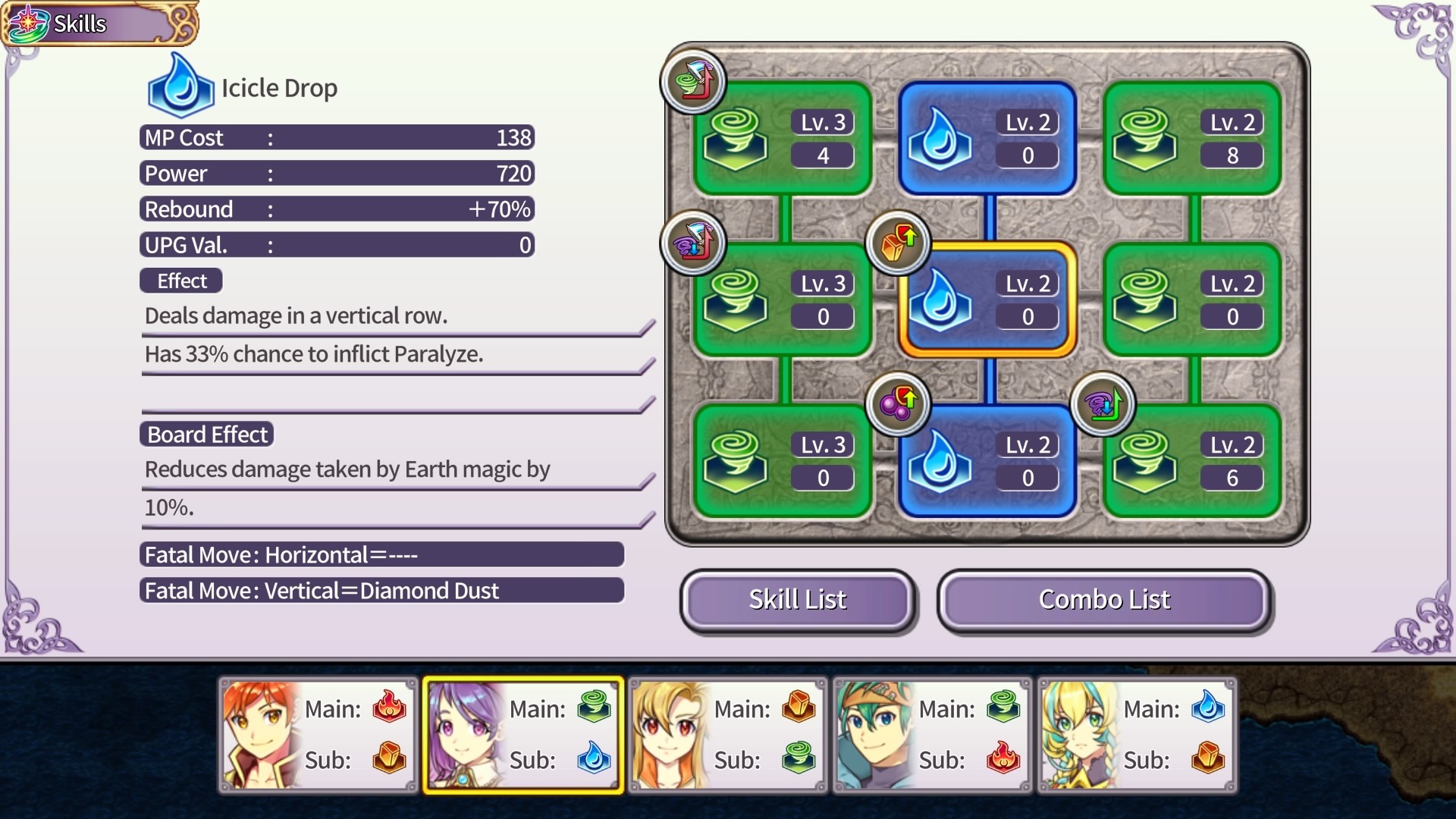The image size is (1456, 819).
Task: Select the top-right Lv.2 wind tile showing 8
Action: coord(1191,140)
